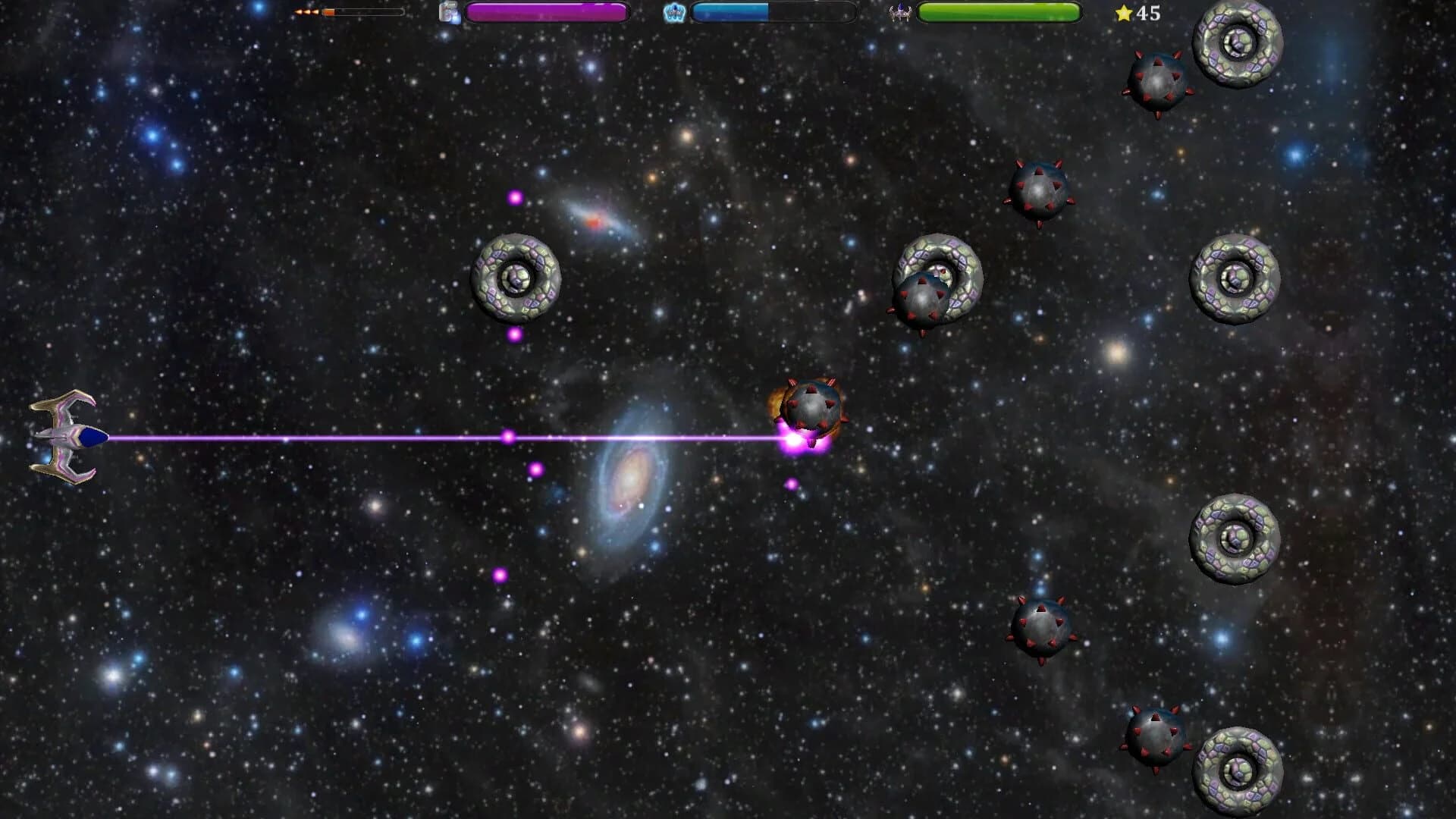Click the glowing shield ship icon near blue bar
Image resolution: width=1456 pixels, height=819 pixels.
673,11
